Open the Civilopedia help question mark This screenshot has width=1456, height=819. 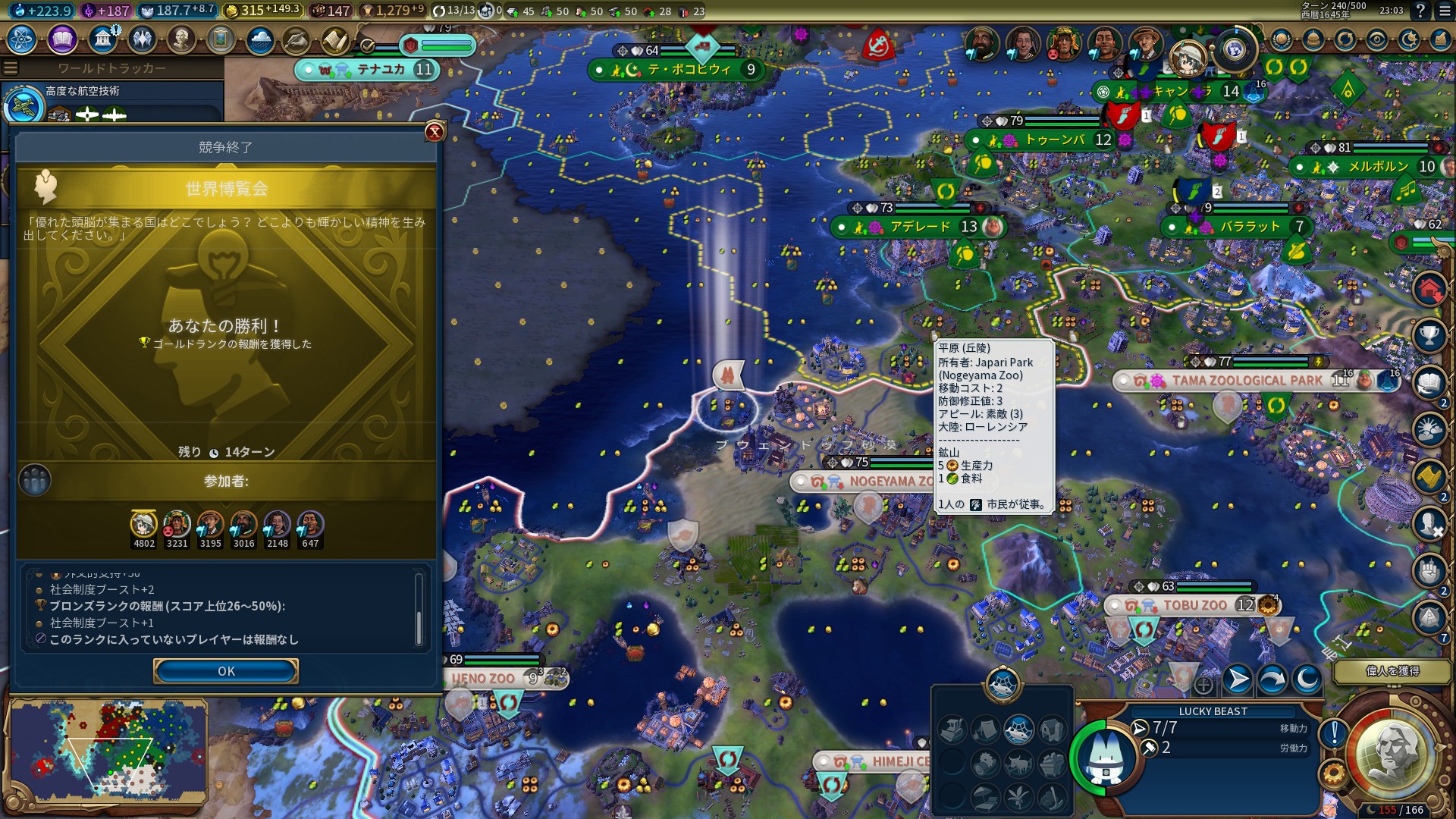1420,11
